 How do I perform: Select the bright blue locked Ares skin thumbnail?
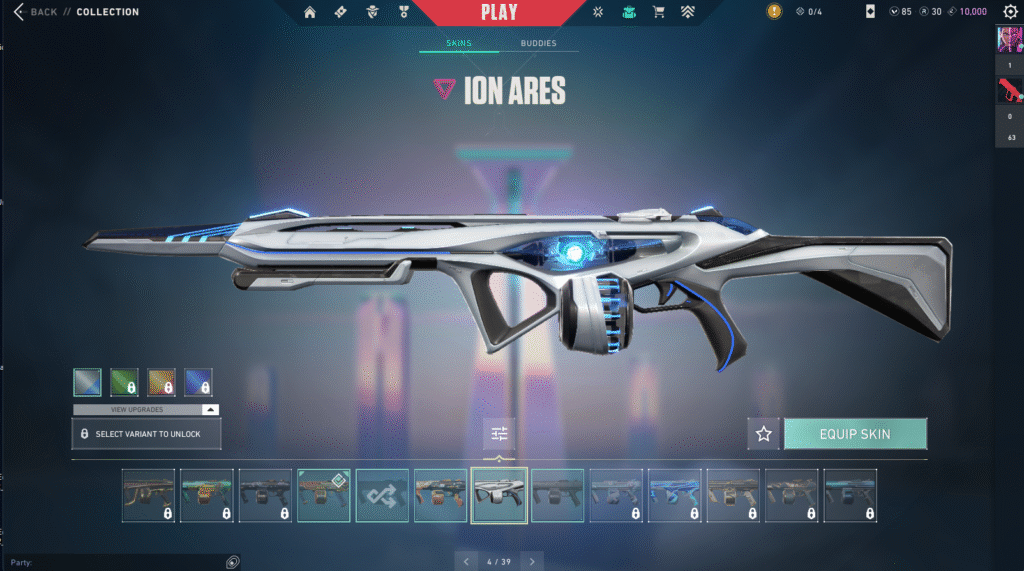[x=675, y=495]
